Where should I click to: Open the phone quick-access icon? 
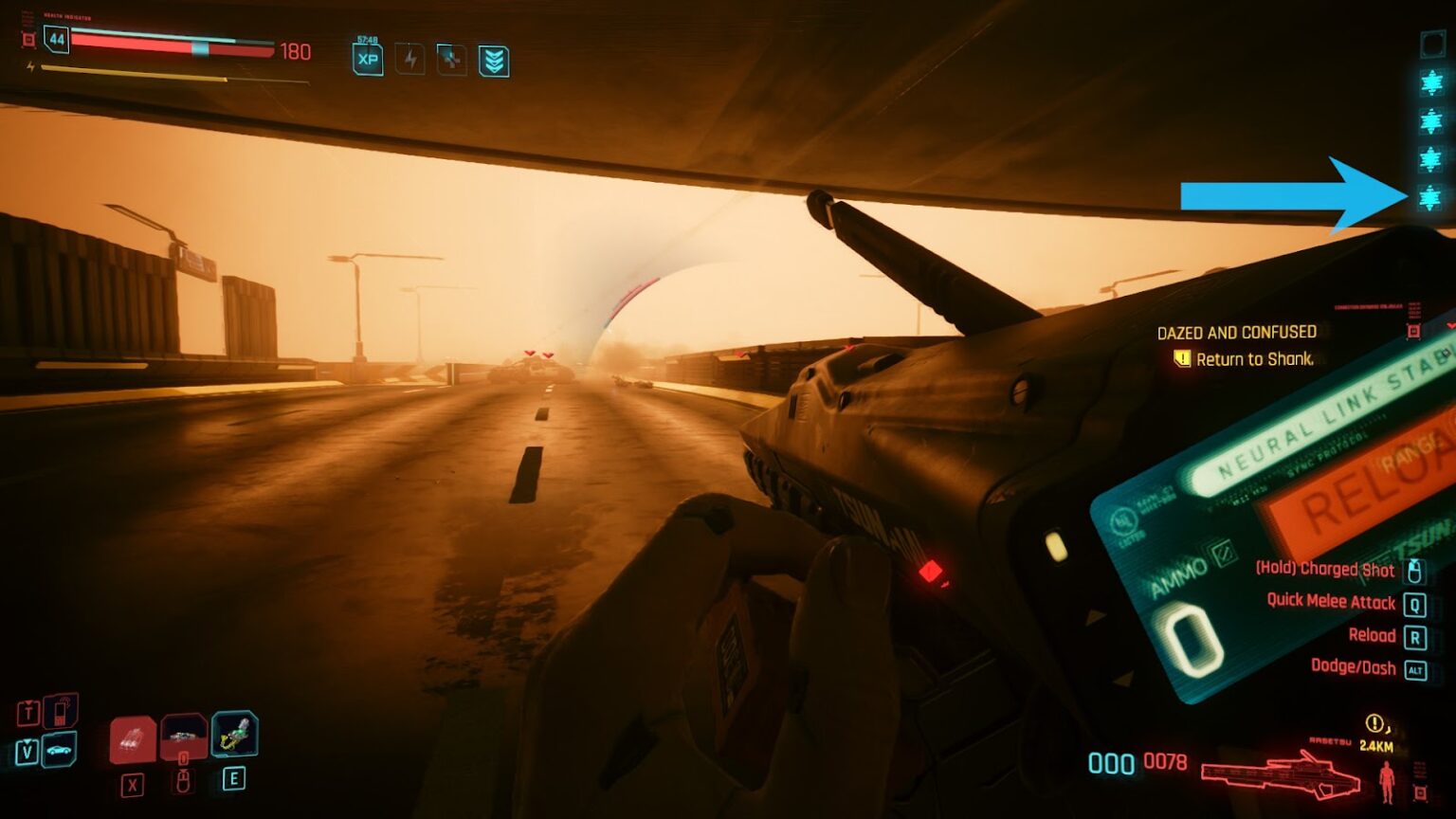pos(60,711)
